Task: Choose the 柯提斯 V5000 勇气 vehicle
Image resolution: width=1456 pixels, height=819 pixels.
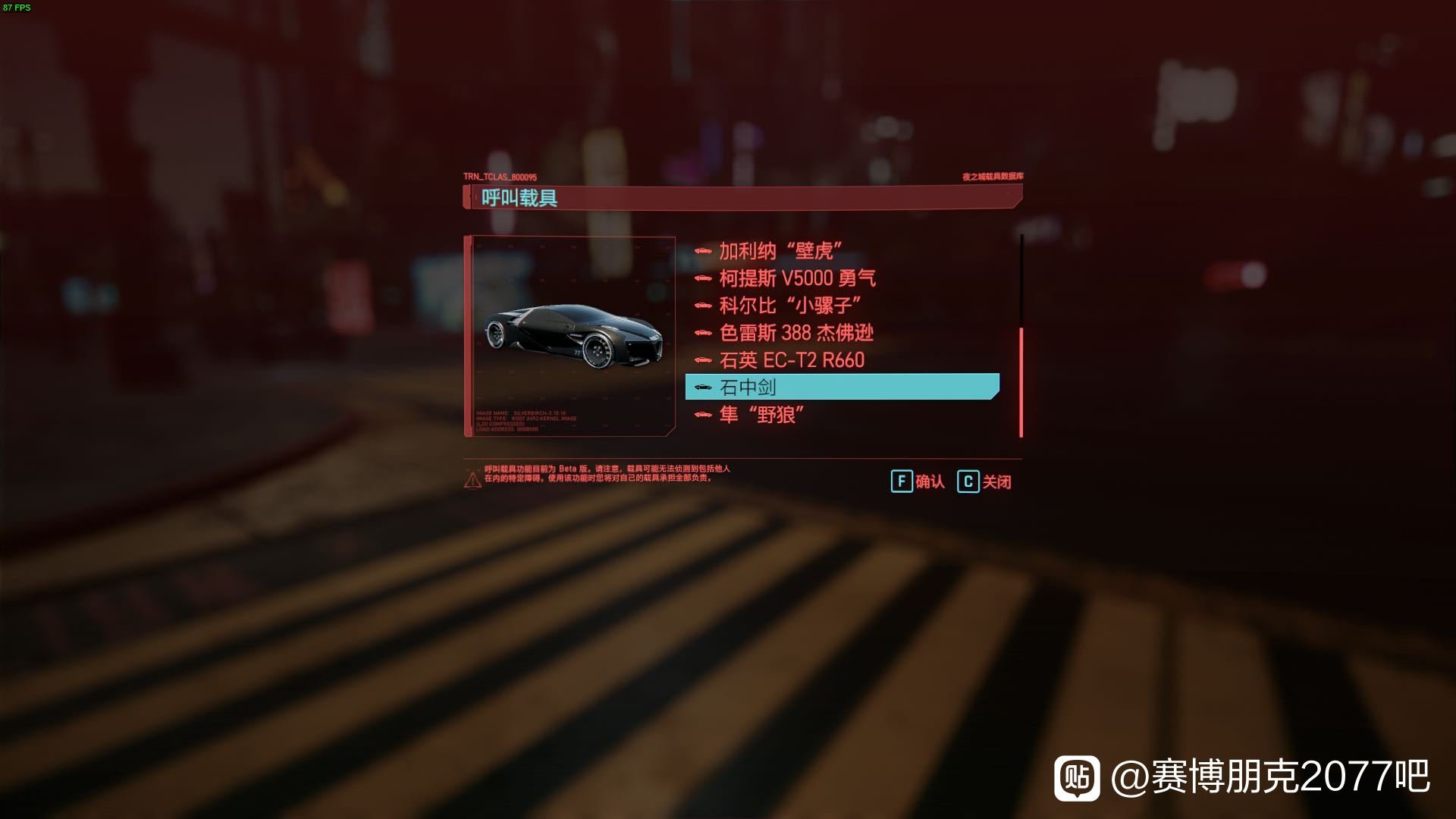Action: [x=797, y=278]
